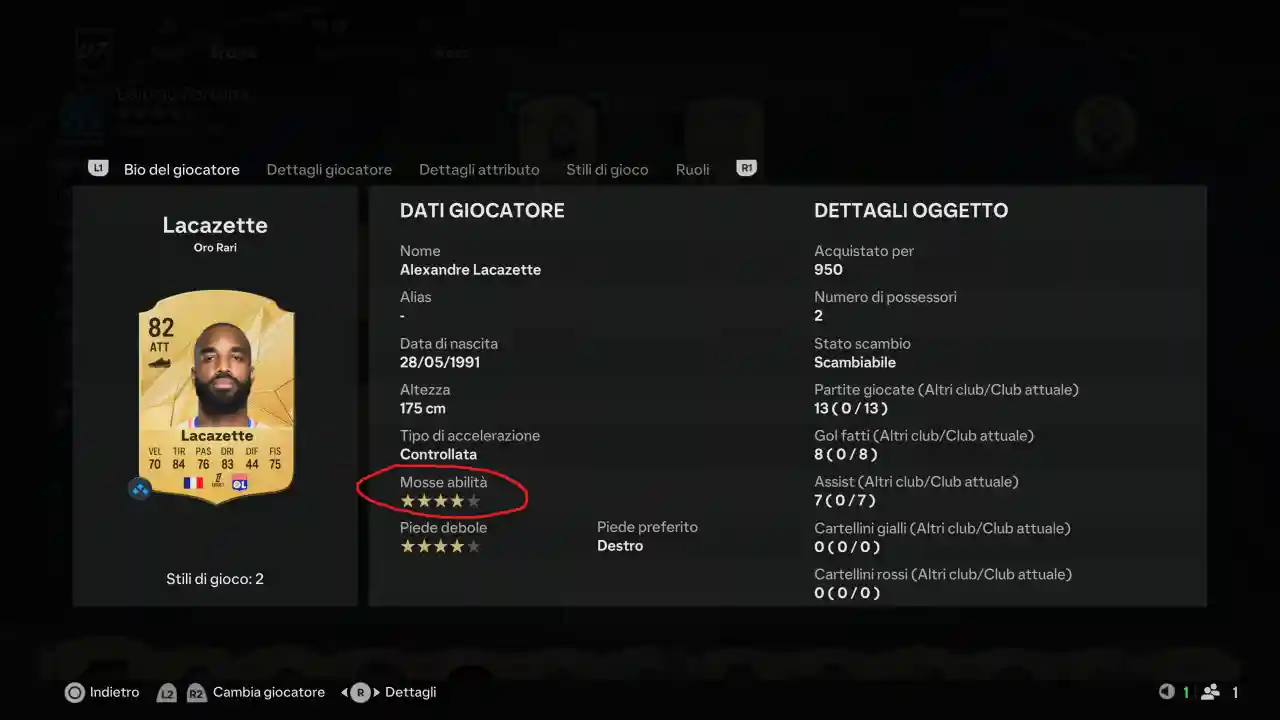Select the Lacazette gold card thumbnail
The width and height of the screenshot is (1280, 720).
[215, 390]
